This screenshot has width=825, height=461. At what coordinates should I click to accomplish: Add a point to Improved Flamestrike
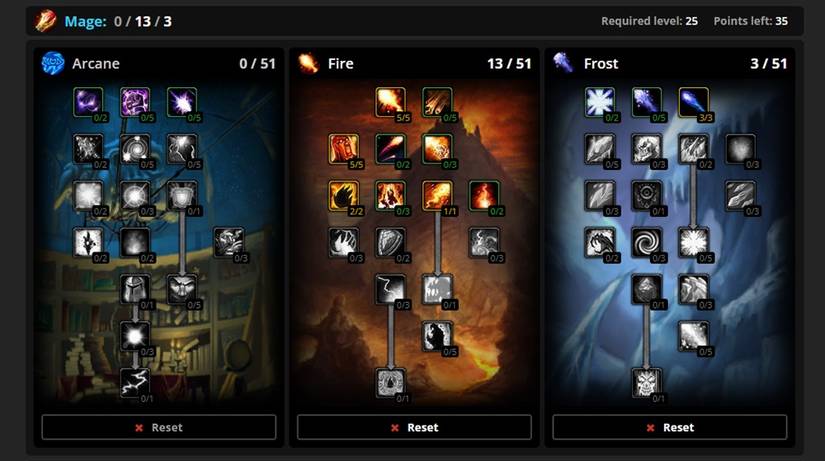pyautogui.click(x=391, y=195)
